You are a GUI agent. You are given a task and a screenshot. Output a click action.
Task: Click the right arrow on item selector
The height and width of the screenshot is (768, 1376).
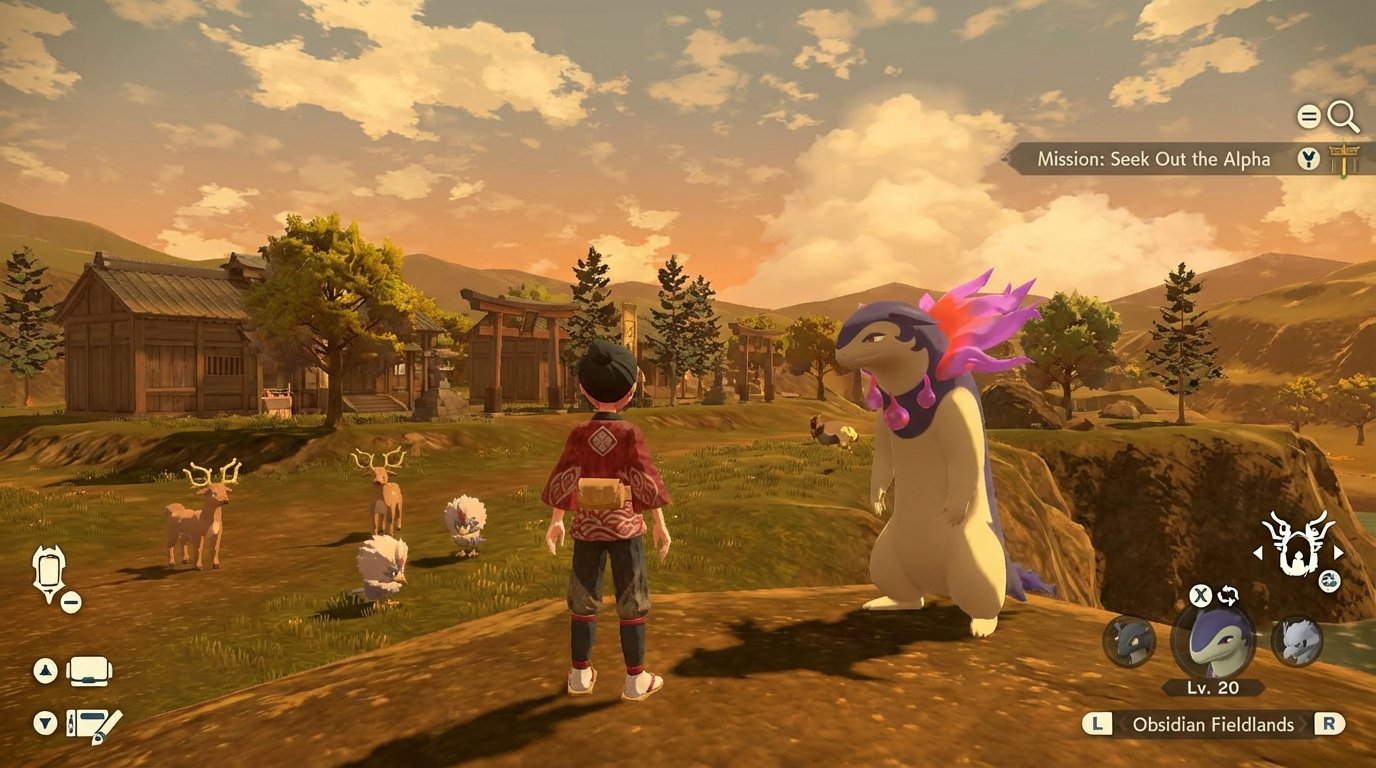[1337, 552]
